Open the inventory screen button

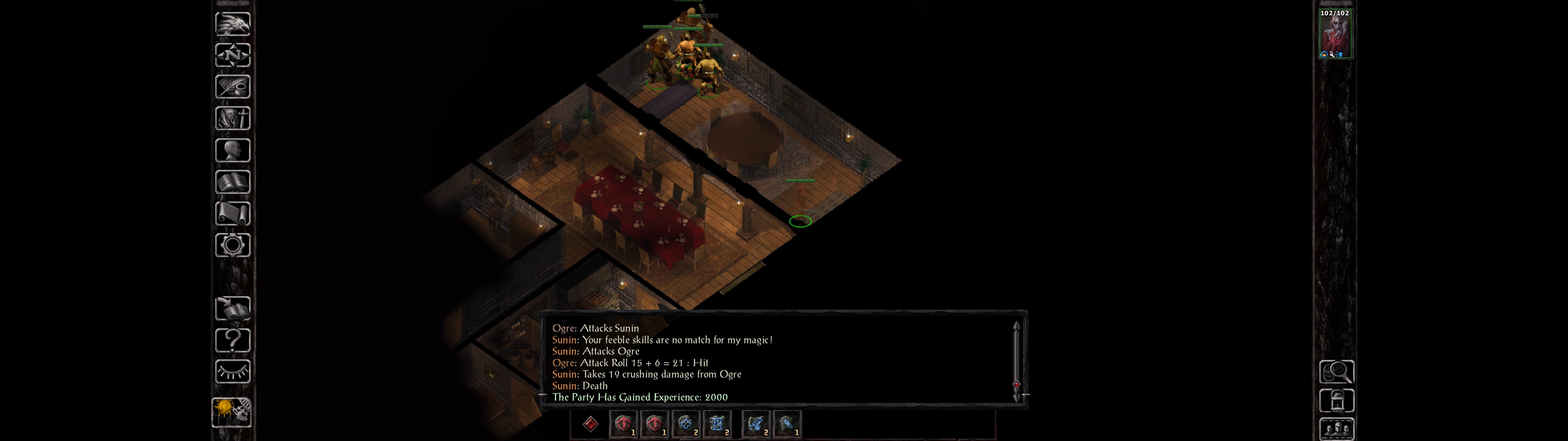(232, 118)
